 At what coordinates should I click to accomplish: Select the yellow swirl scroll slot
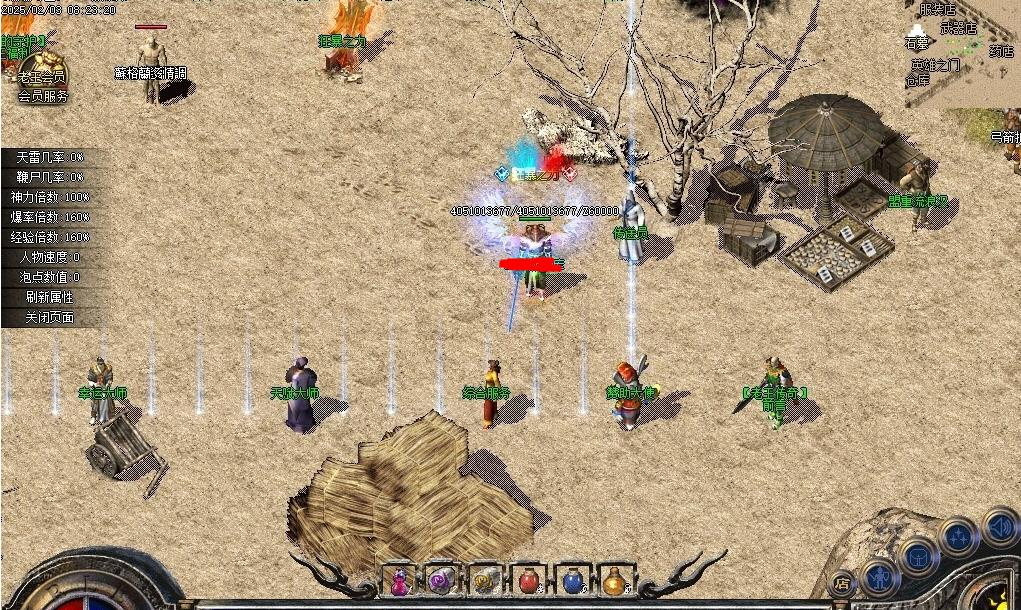click(485, 581)
